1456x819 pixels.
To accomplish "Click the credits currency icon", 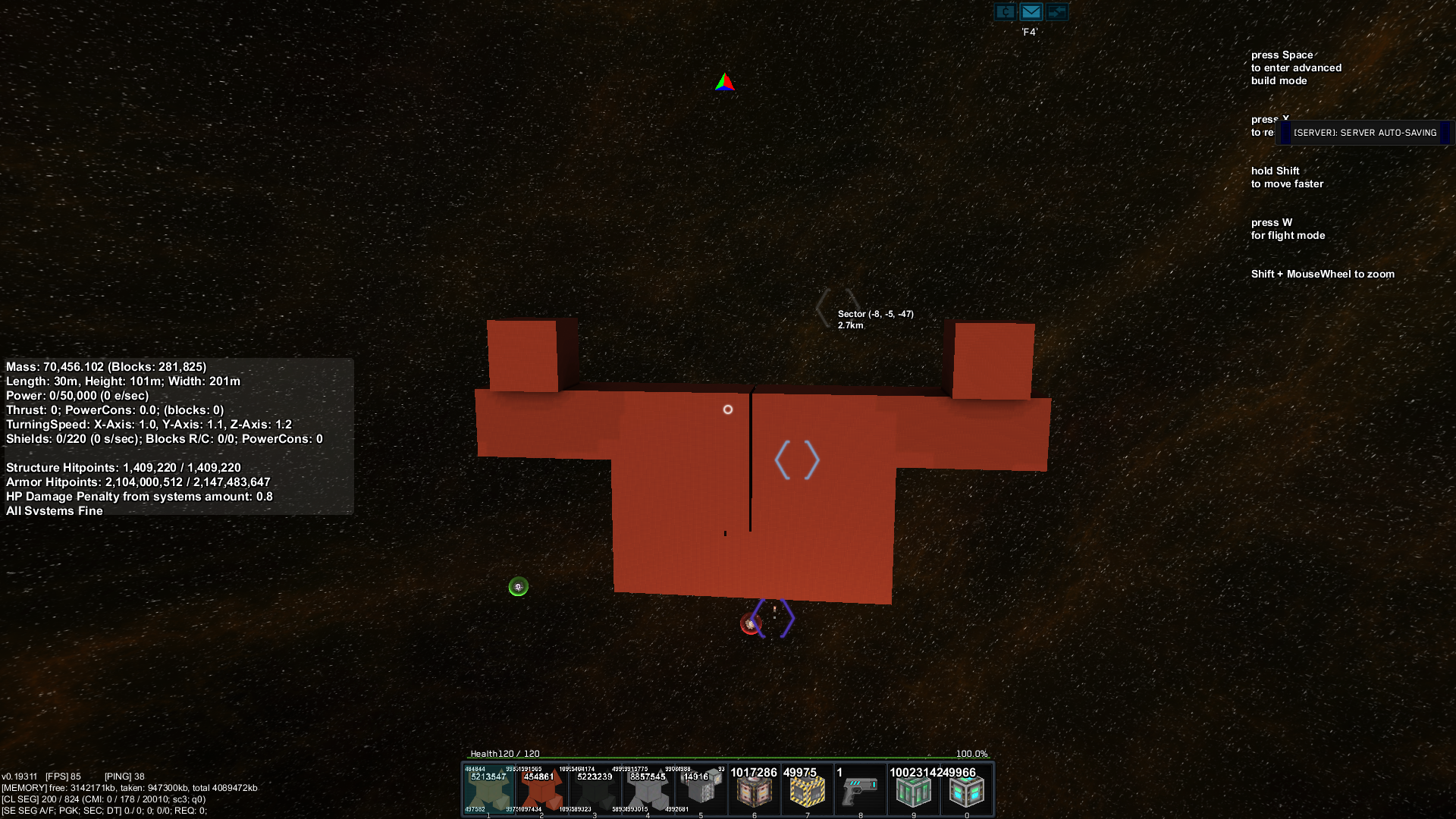I will pyautogui.click(x=1005, y=11).
